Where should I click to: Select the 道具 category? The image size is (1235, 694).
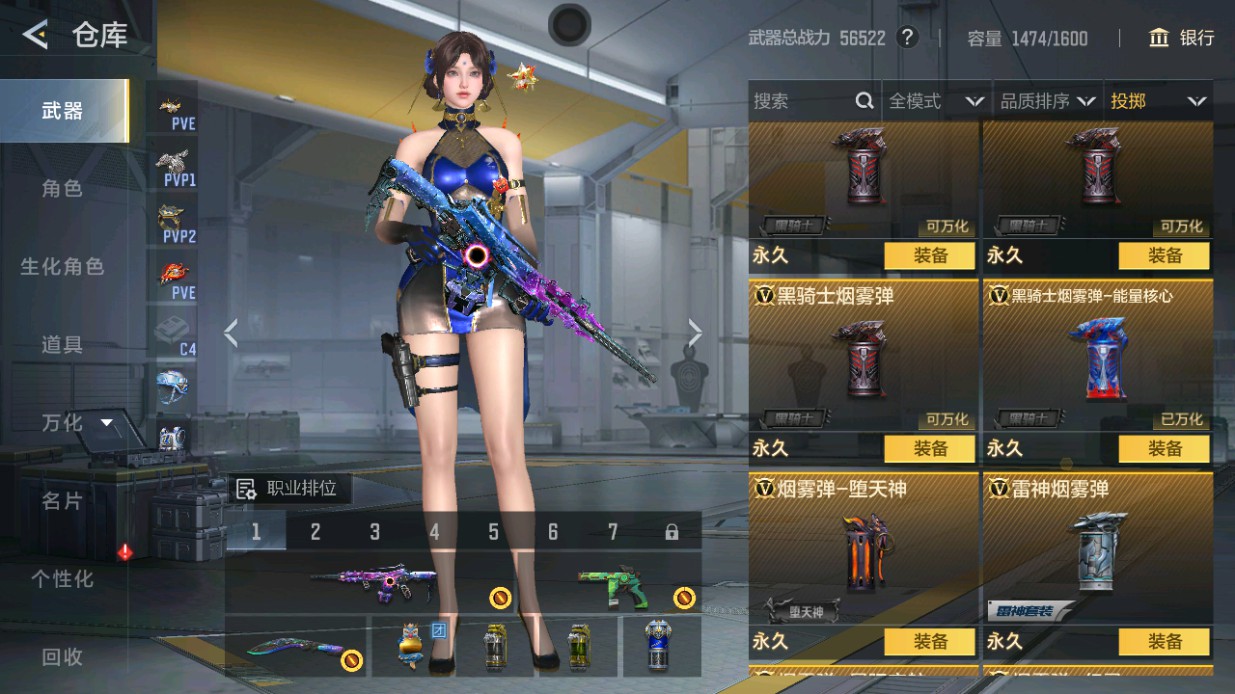point(62,344)
